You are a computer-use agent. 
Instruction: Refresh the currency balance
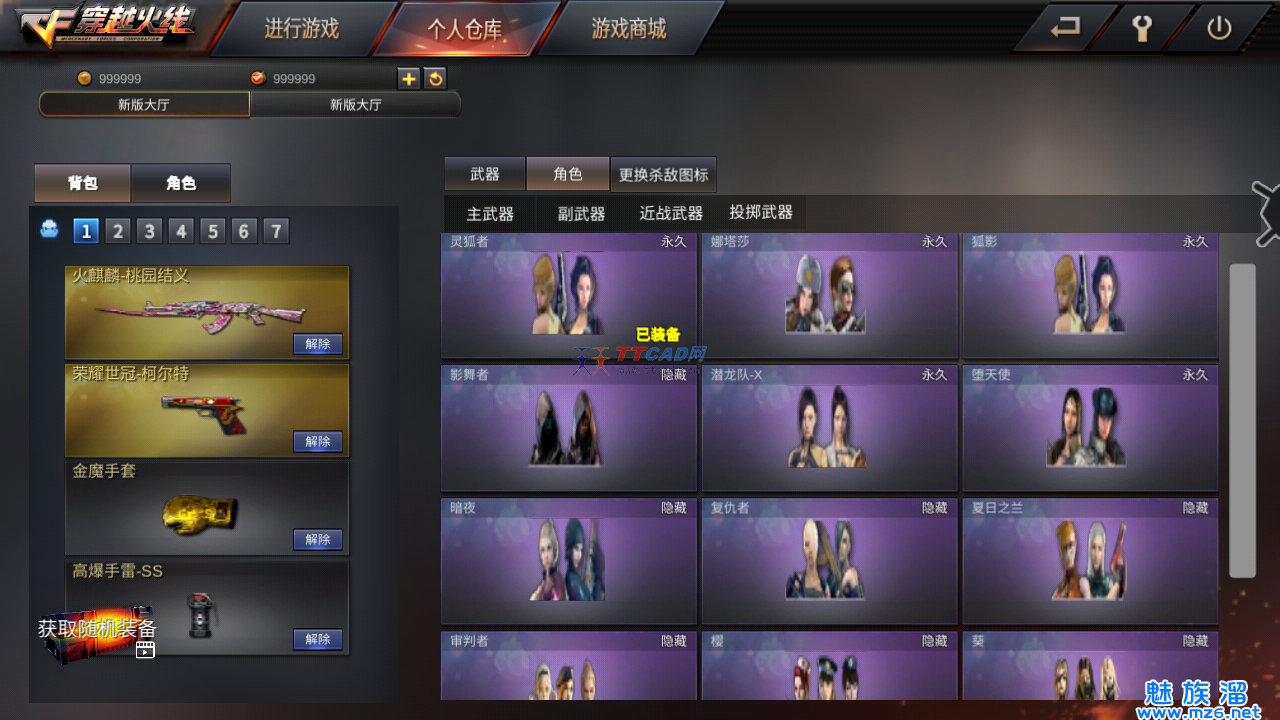[x=435, y=79]
